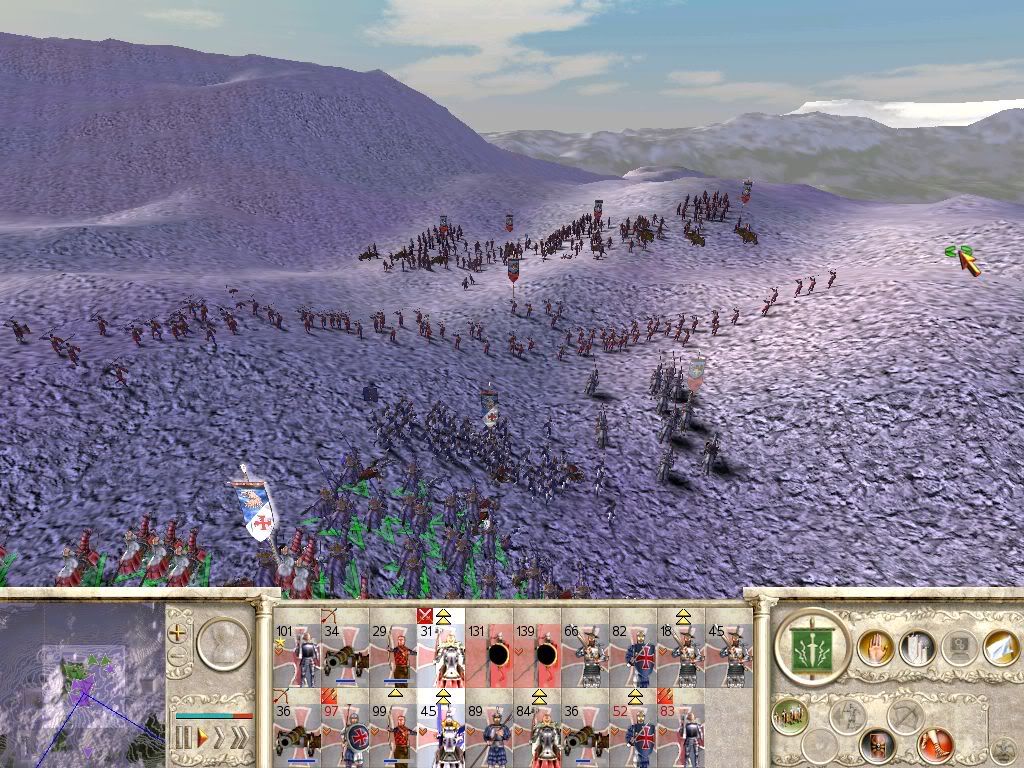Set battle speed to triple fast forward
The image size is (1024, 768).
tap(241, 738)
